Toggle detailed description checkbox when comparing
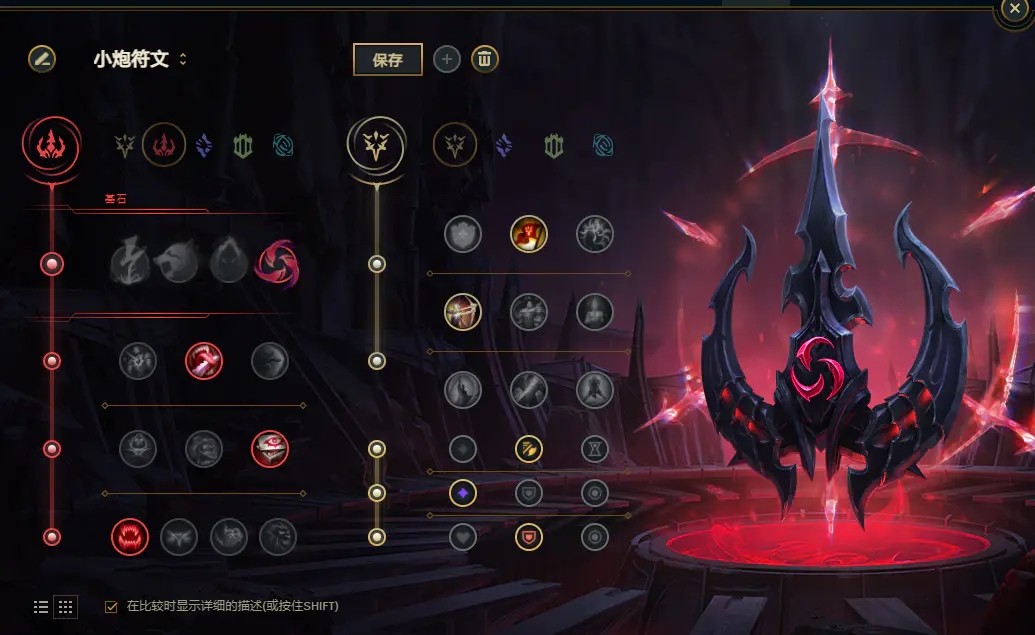Viewport: 1035px width, 635px height. click(111, 606)
